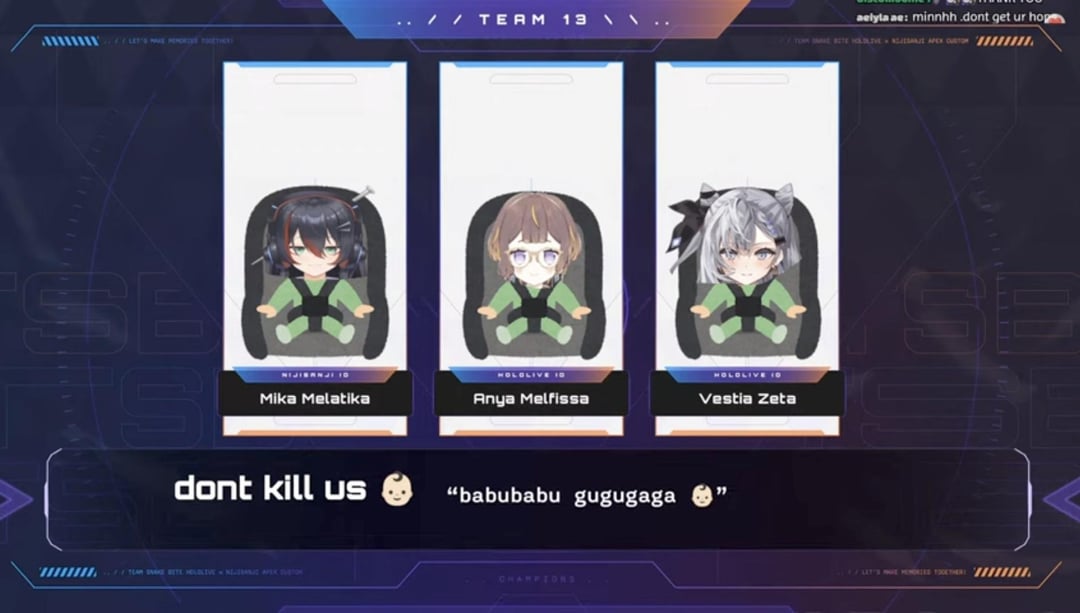
Task: Click the aelyla ae chat message
Action: [x=957, y=18]
